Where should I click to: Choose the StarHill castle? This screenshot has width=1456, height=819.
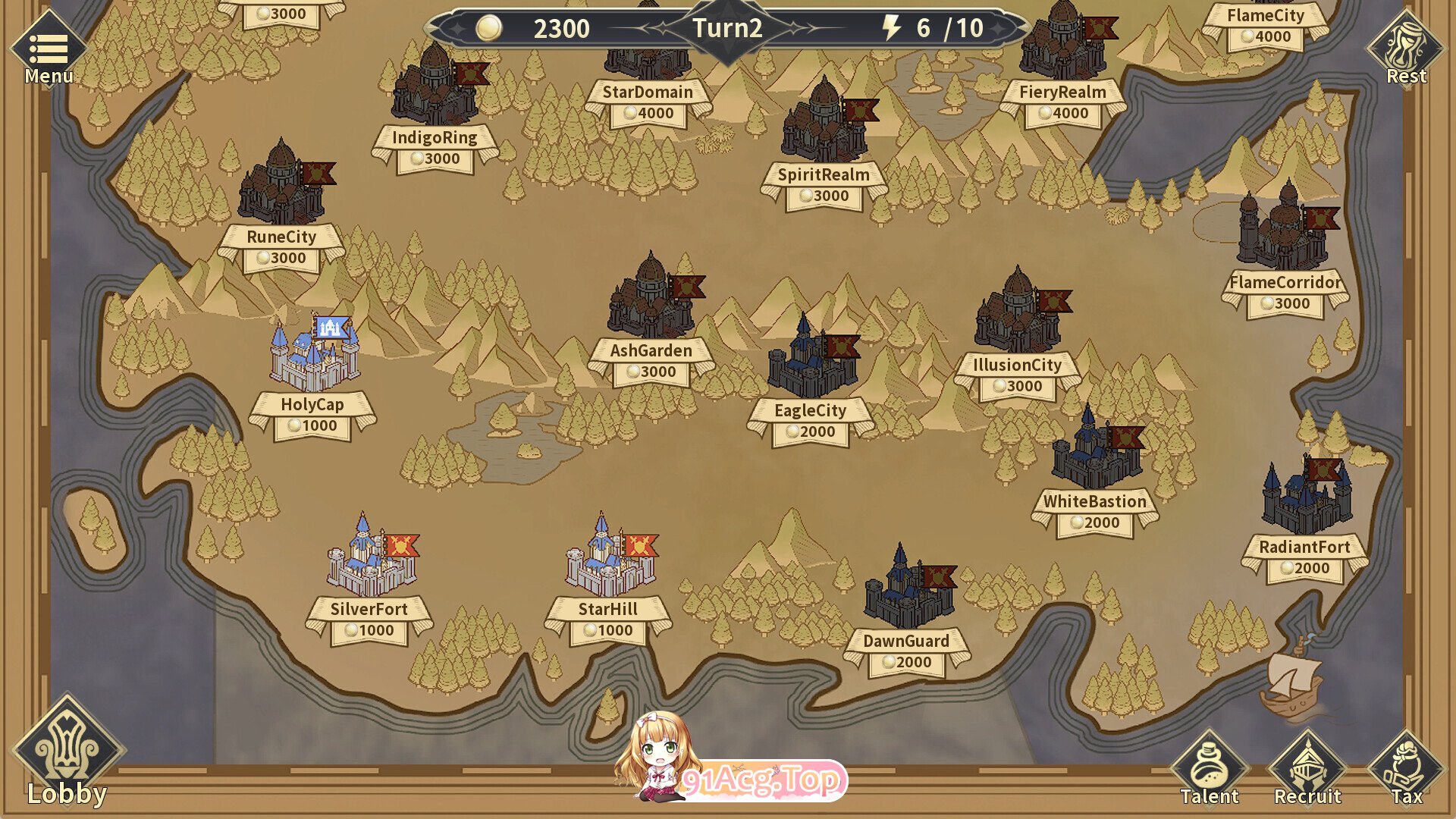point(609,557)
